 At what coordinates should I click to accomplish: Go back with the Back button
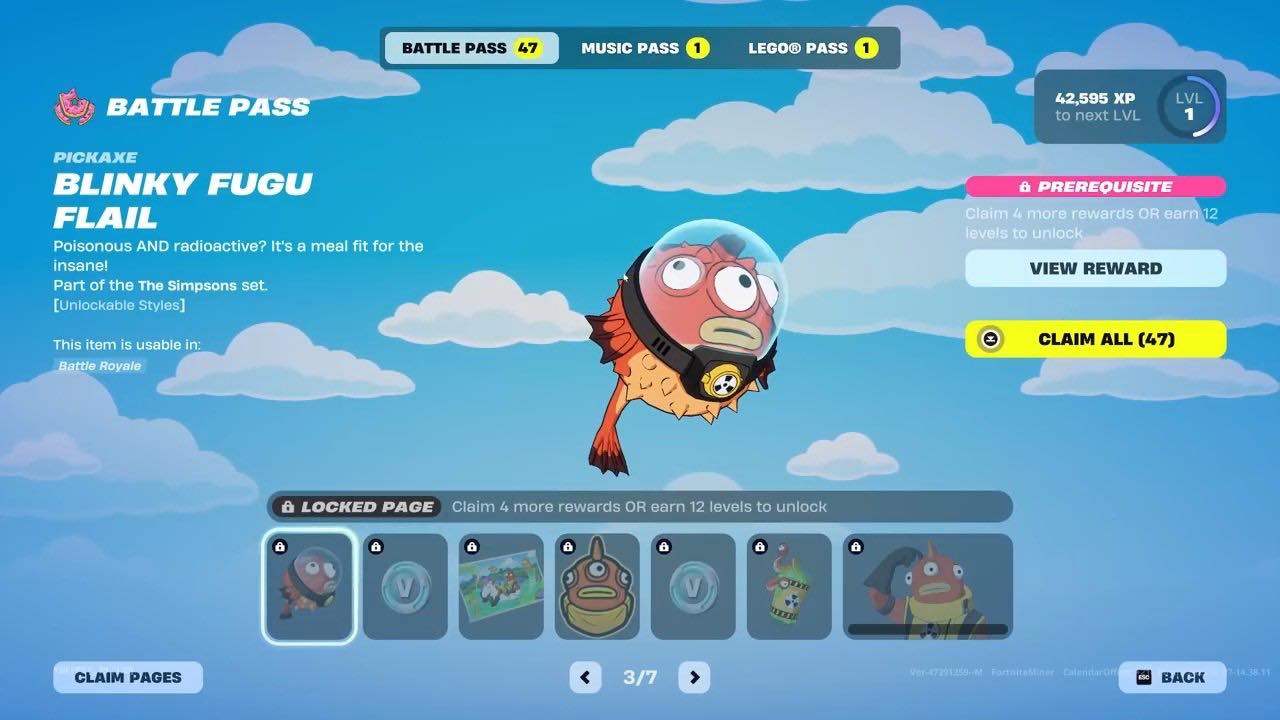click(1172, 677)
